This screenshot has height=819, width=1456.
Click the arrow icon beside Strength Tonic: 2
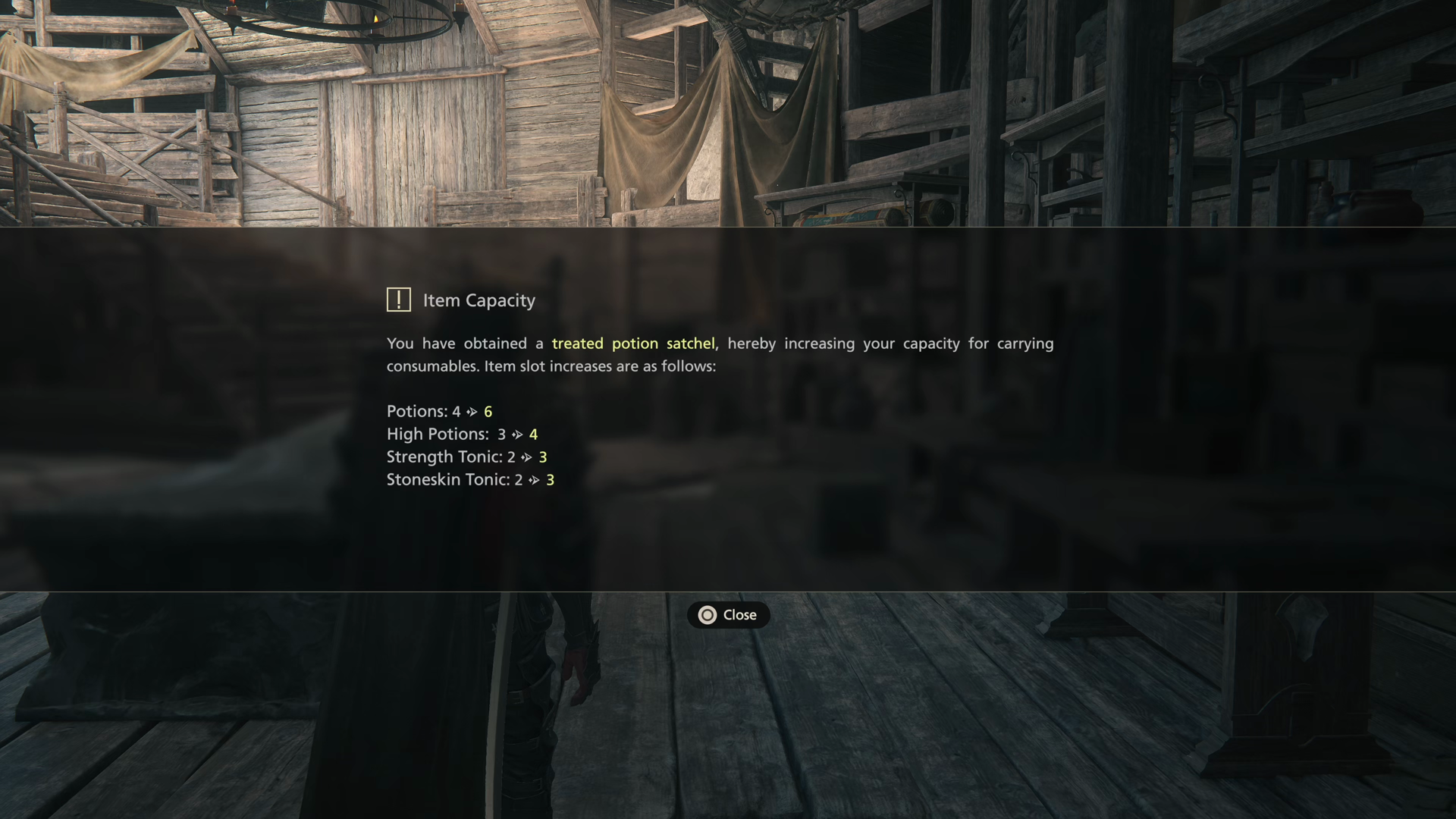tap(528, 457)
